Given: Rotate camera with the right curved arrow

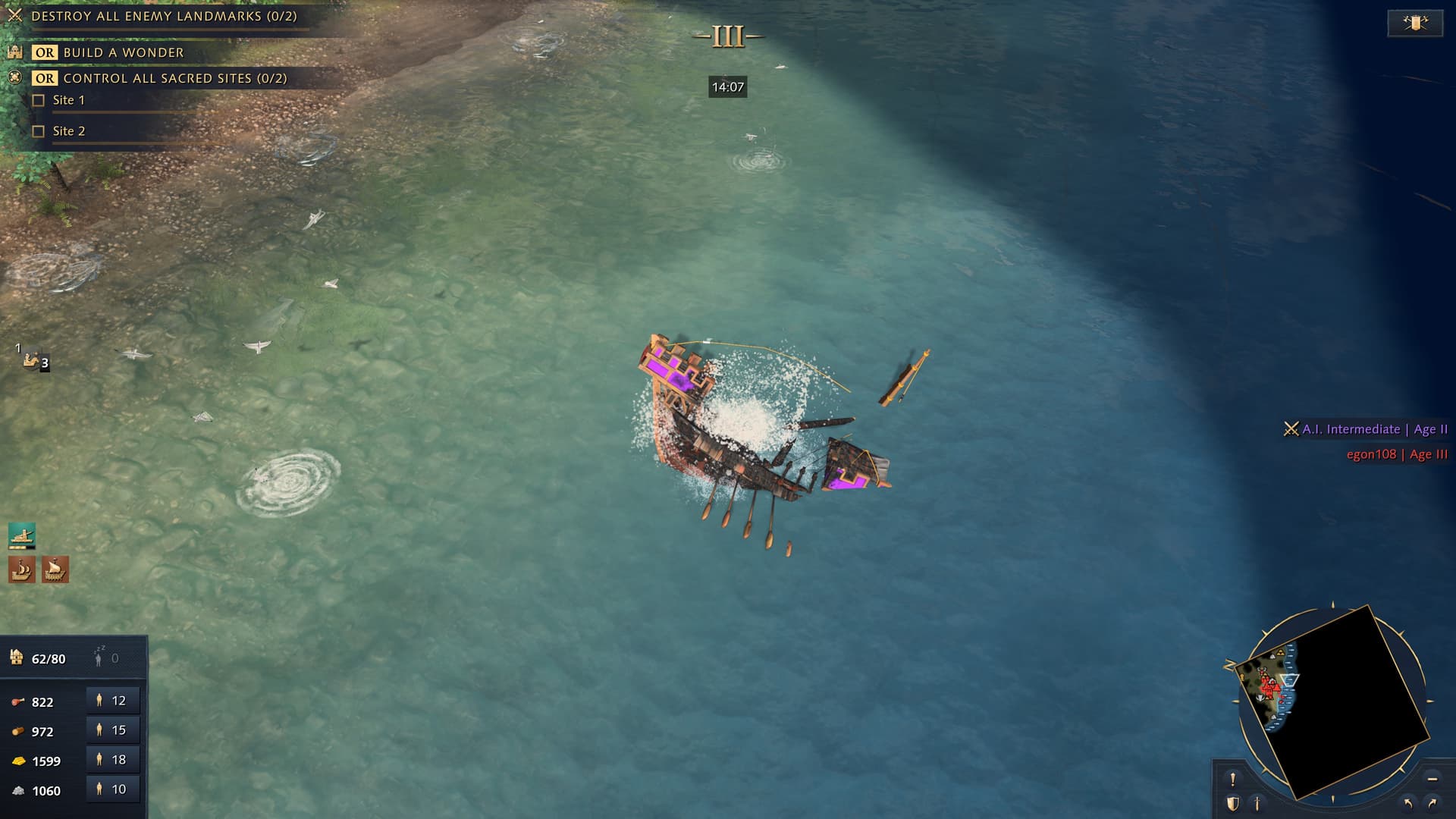Looking at the screenshot, I should pyautogui.click(x=1432, y=803).
